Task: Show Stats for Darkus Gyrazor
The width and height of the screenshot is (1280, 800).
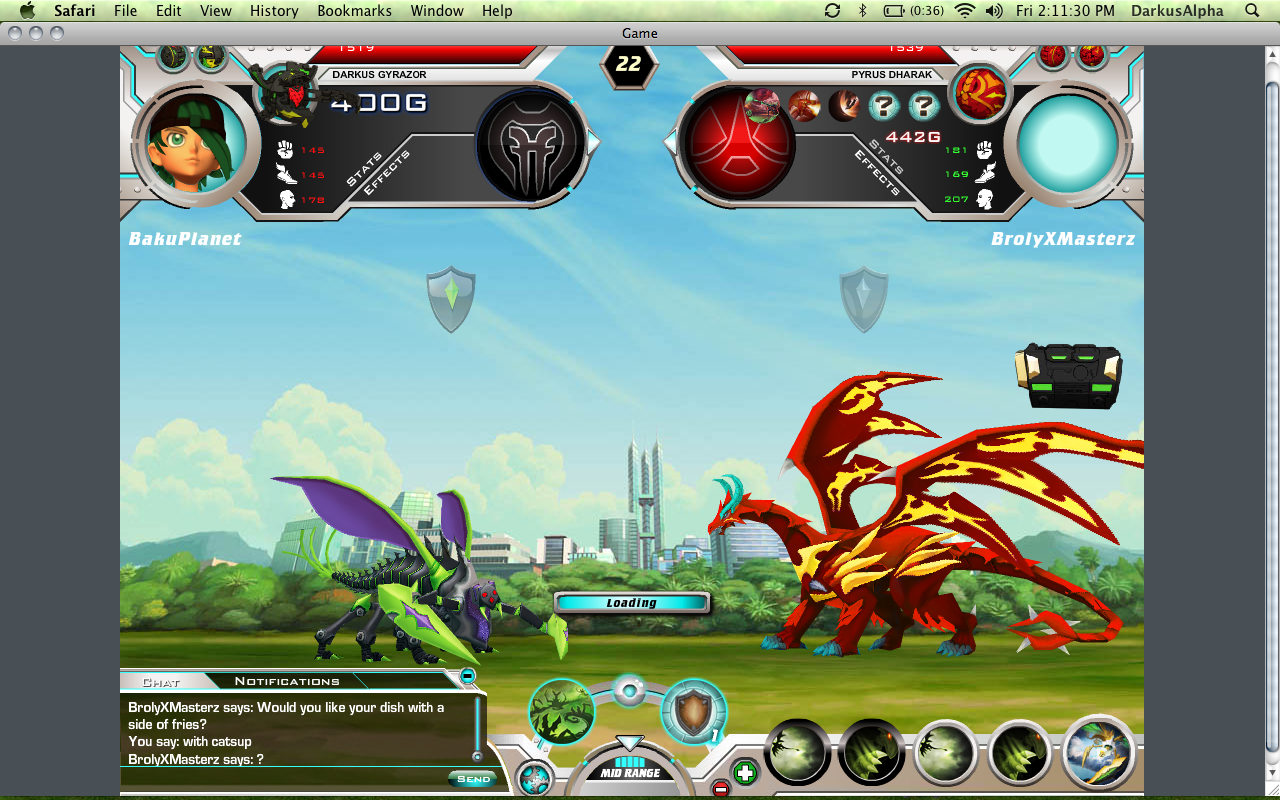Action: coord(364,169)
